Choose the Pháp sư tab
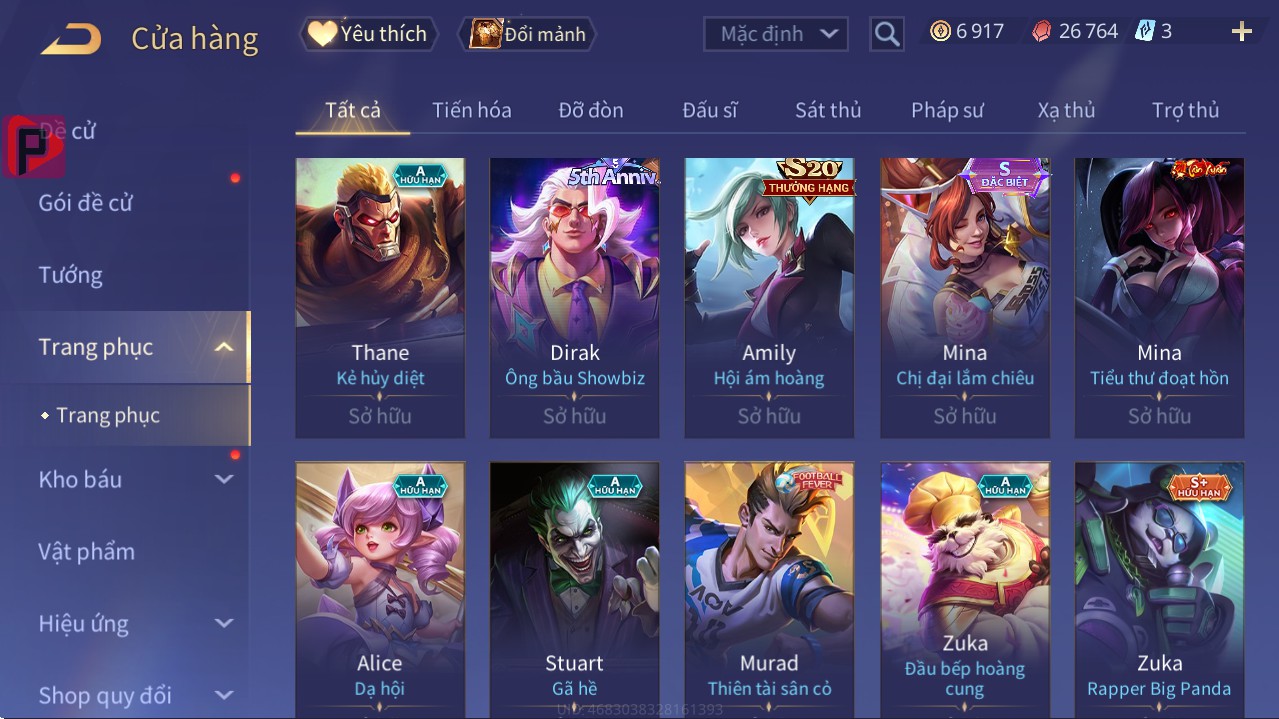The image size is (1279, 719). pos(947,110)
